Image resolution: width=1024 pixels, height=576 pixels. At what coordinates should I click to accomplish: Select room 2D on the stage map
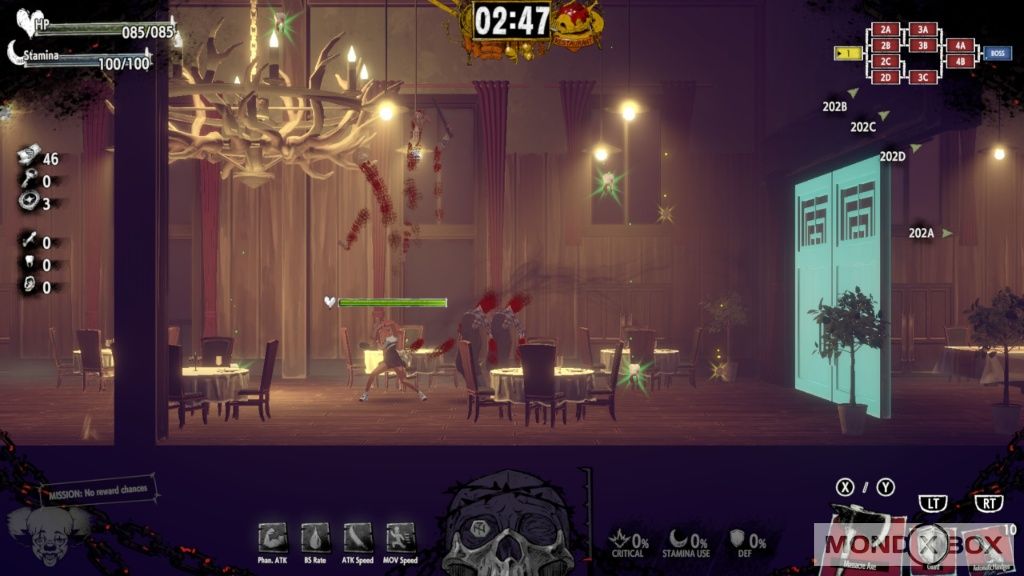tap(886, 77)
